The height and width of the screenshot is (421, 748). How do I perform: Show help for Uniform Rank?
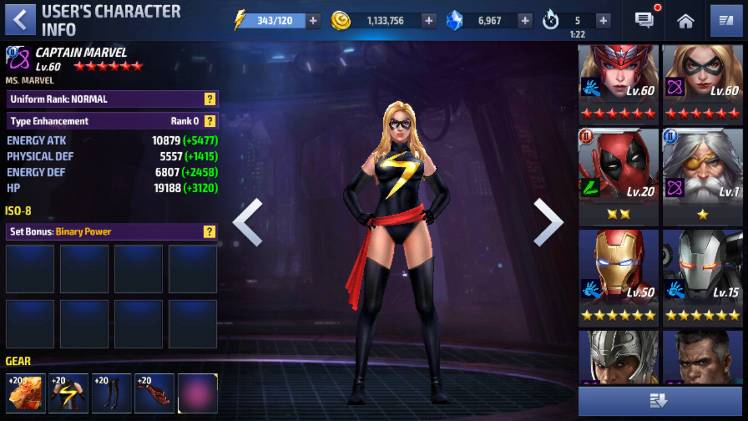click(x=210, y=99)
